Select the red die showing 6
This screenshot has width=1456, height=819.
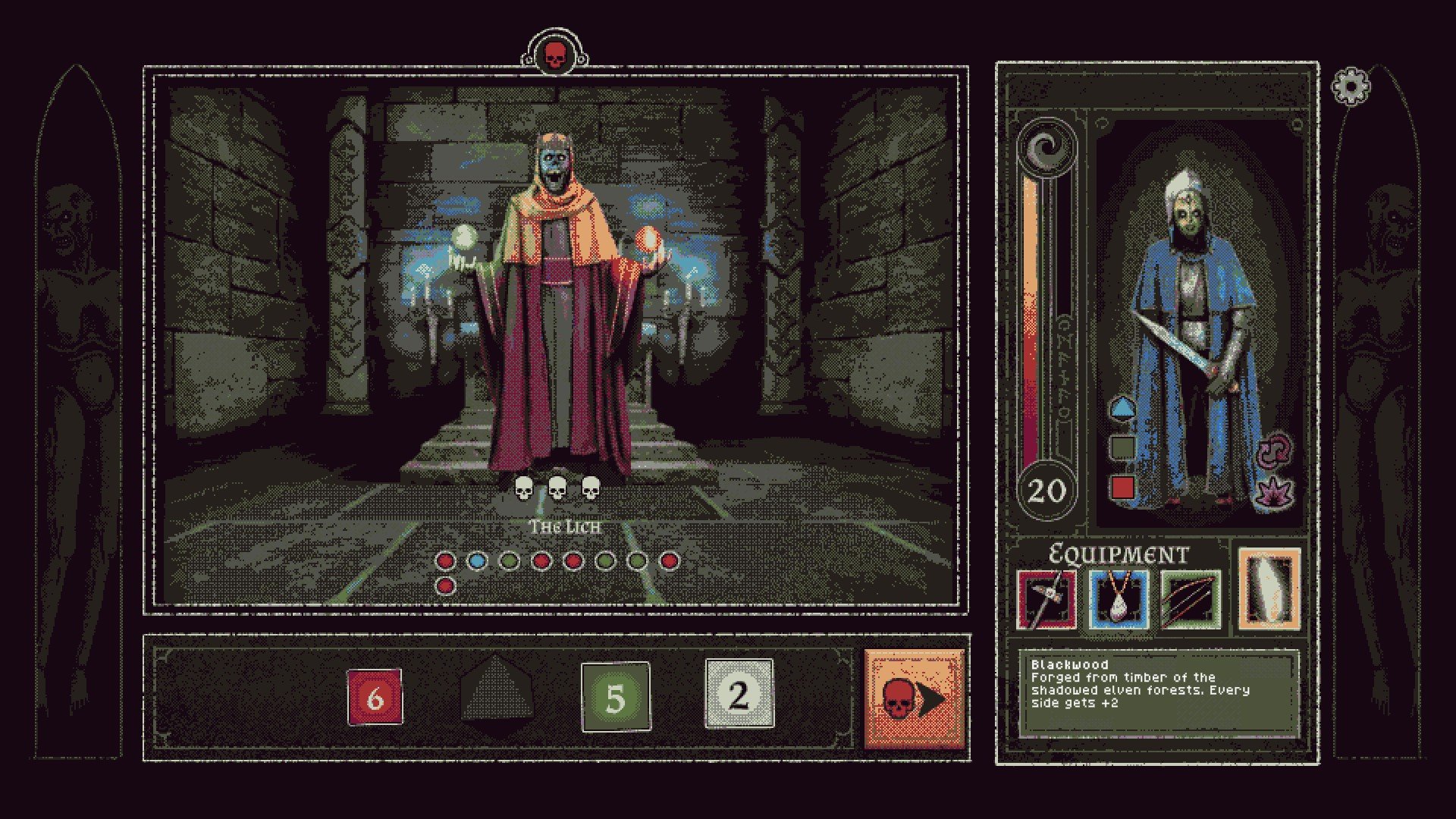(x=375, y=697)
